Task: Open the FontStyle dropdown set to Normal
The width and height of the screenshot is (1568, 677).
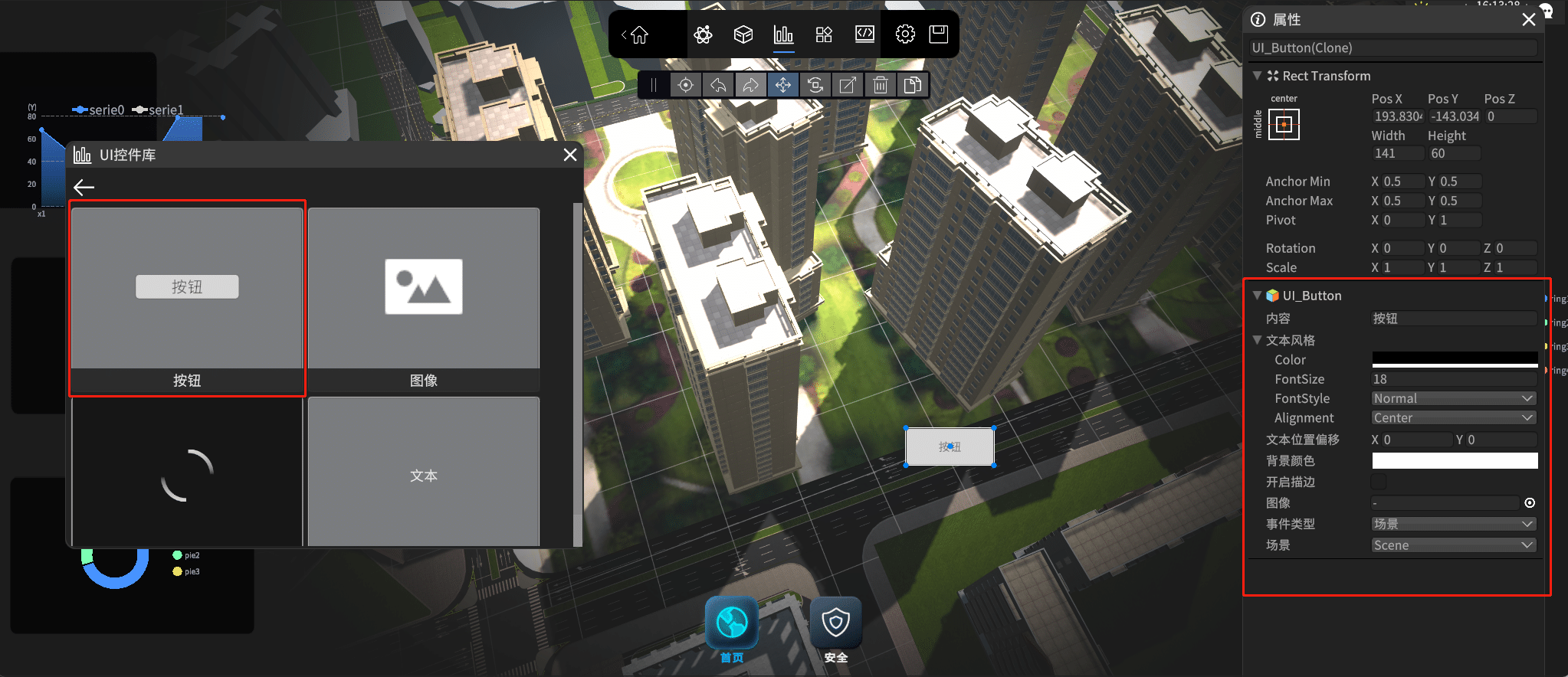Action: tap(1454, 398)
